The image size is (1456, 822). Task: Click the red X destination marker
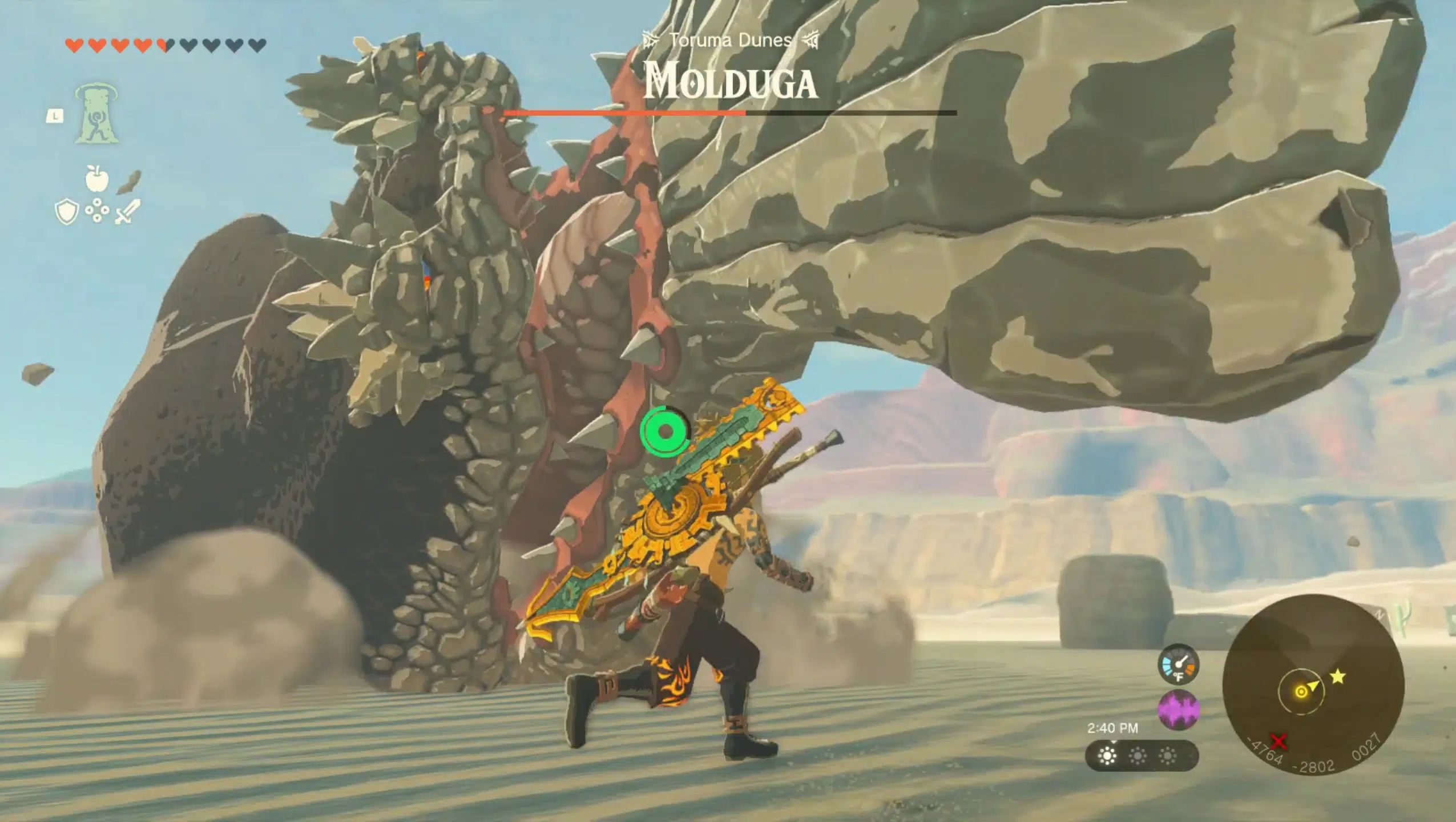pos(1277,742)
